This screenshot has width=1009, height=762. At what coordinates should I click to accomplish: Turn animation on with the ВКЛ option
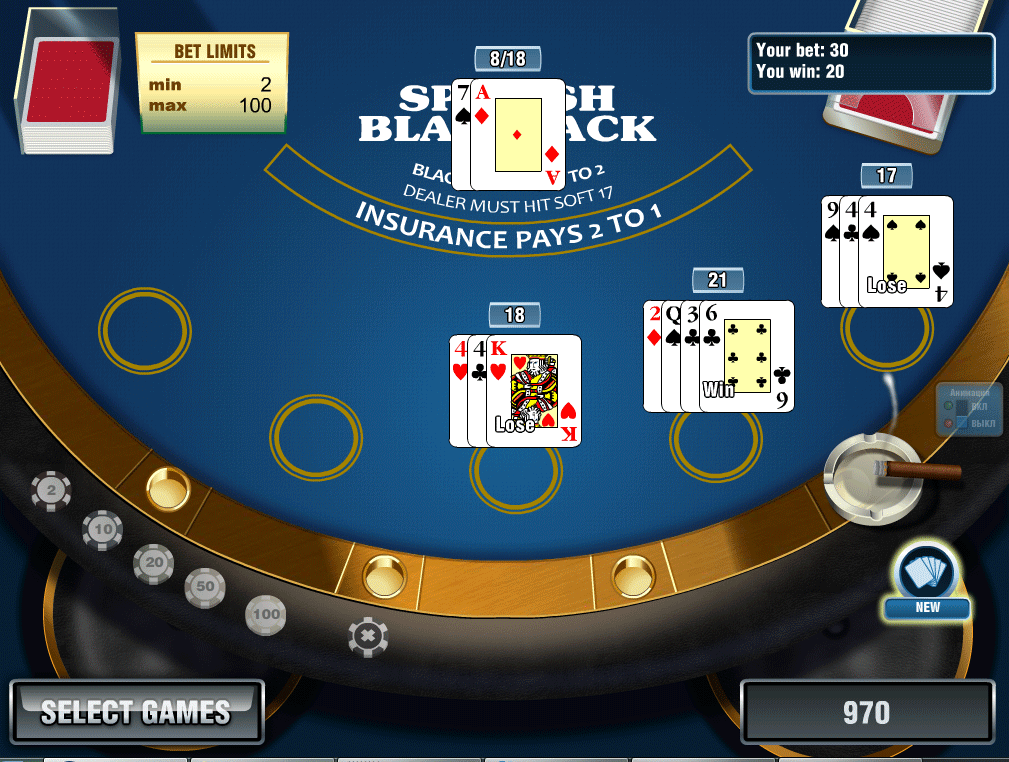click(x=950, y=407)
